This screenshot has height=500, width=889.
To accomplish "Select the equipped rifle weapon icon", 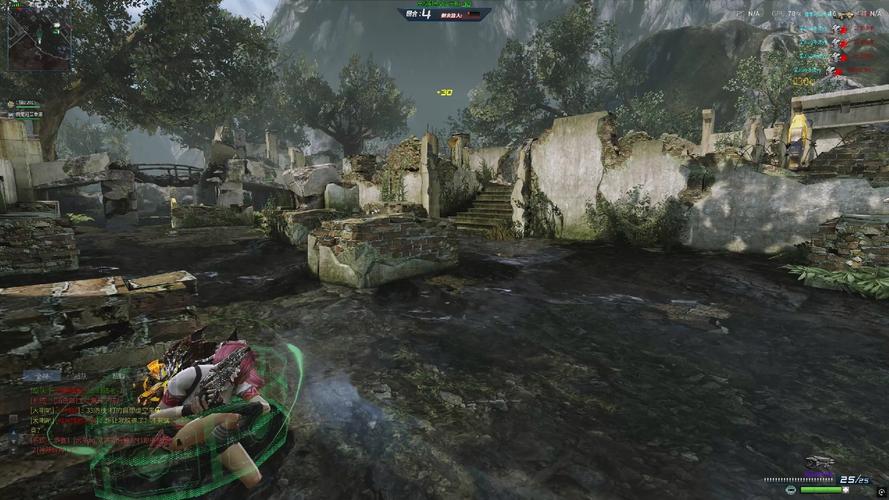I will [819, 462].
